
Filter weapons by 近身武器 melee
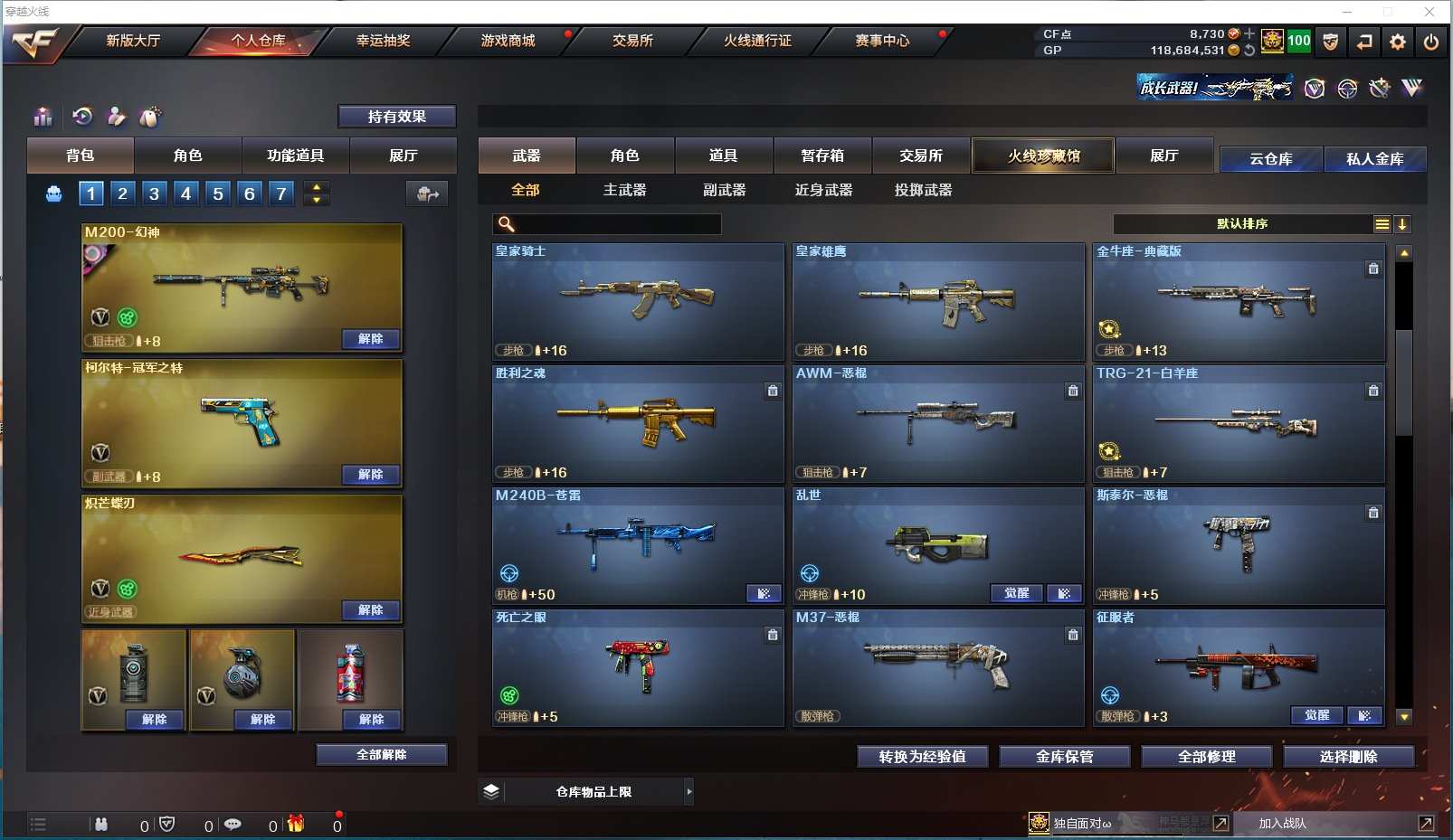[x=823, y=190]
